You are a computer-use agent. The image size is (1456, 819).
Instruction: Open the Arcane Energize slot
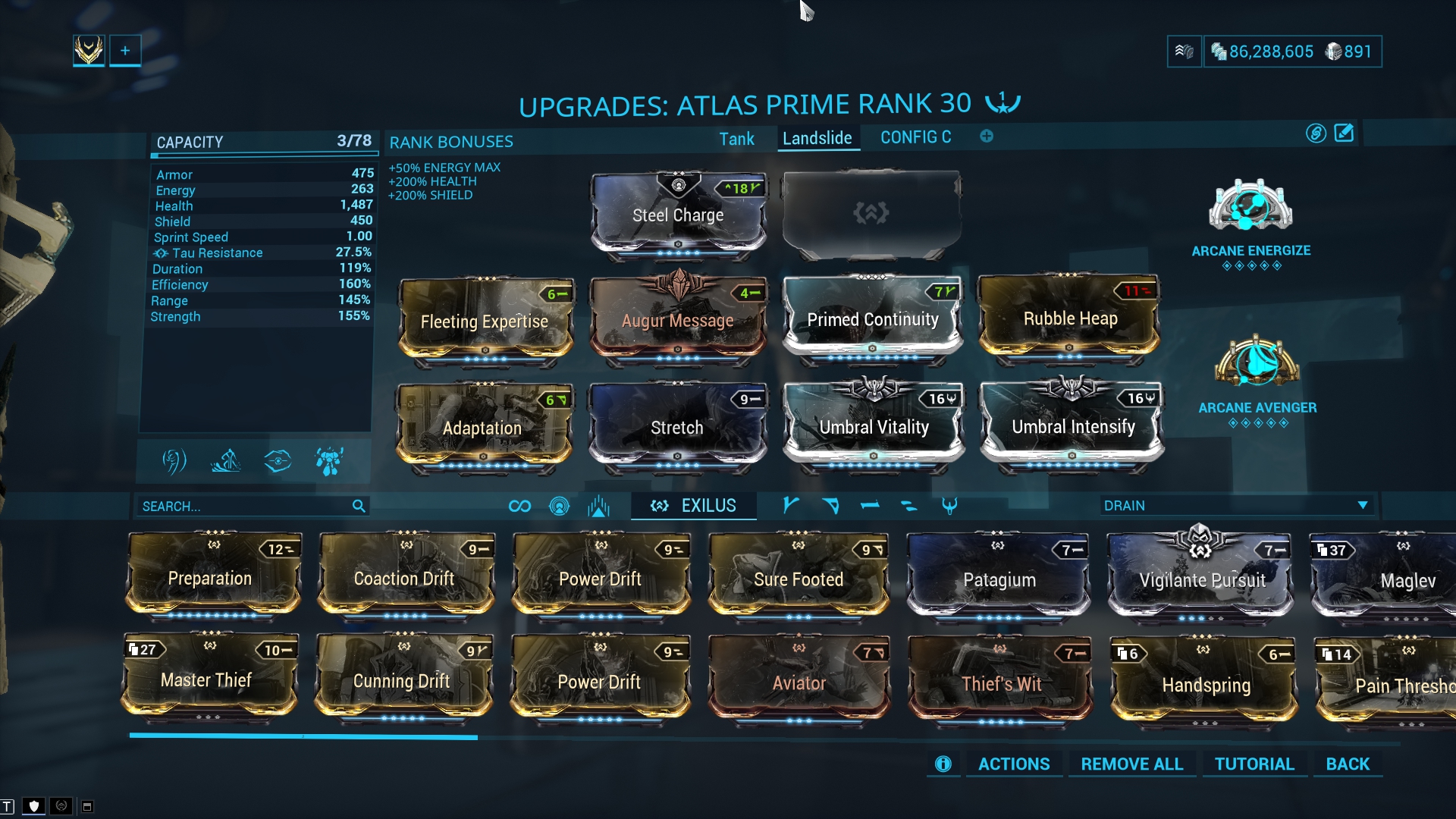click(x=1250, y=207)
